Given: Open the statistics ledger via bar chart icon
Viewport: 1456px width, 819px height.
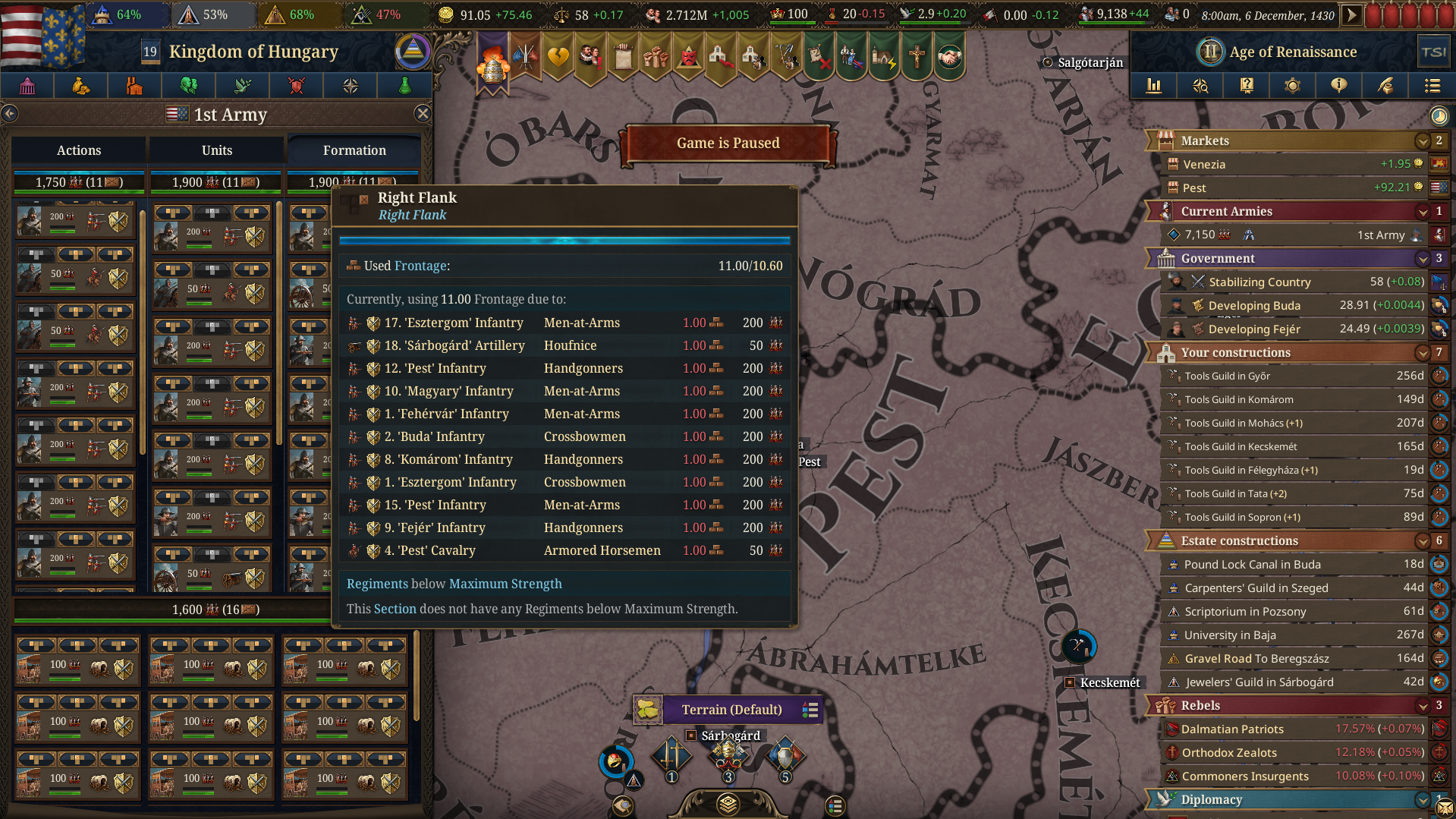Looking at the screenshot, I should click(x=1154, y=86).
